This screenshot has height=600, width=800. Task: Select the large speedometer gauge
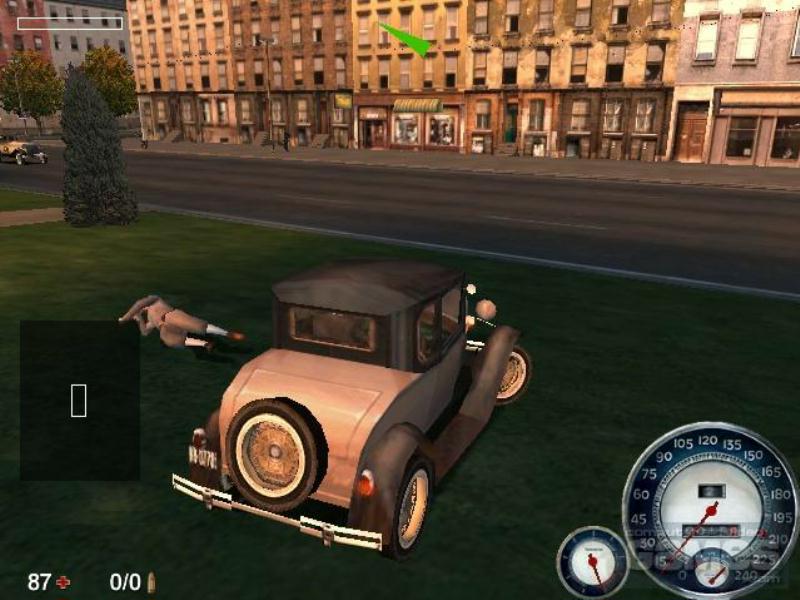point(709,509)
